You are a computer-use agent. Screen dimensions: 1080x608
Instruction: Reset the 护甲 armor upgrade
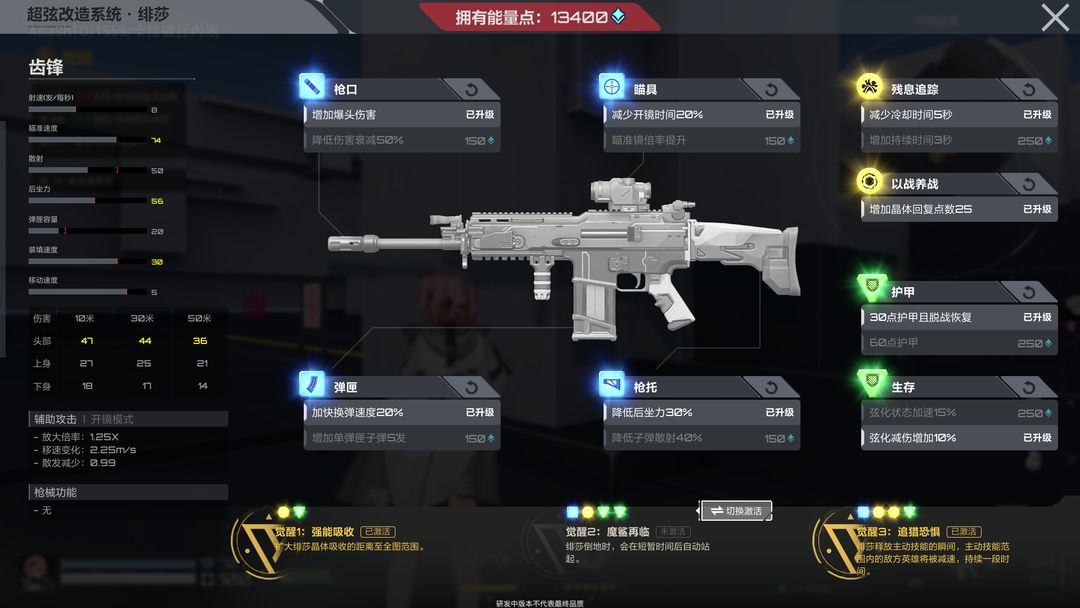point(1029,292)
